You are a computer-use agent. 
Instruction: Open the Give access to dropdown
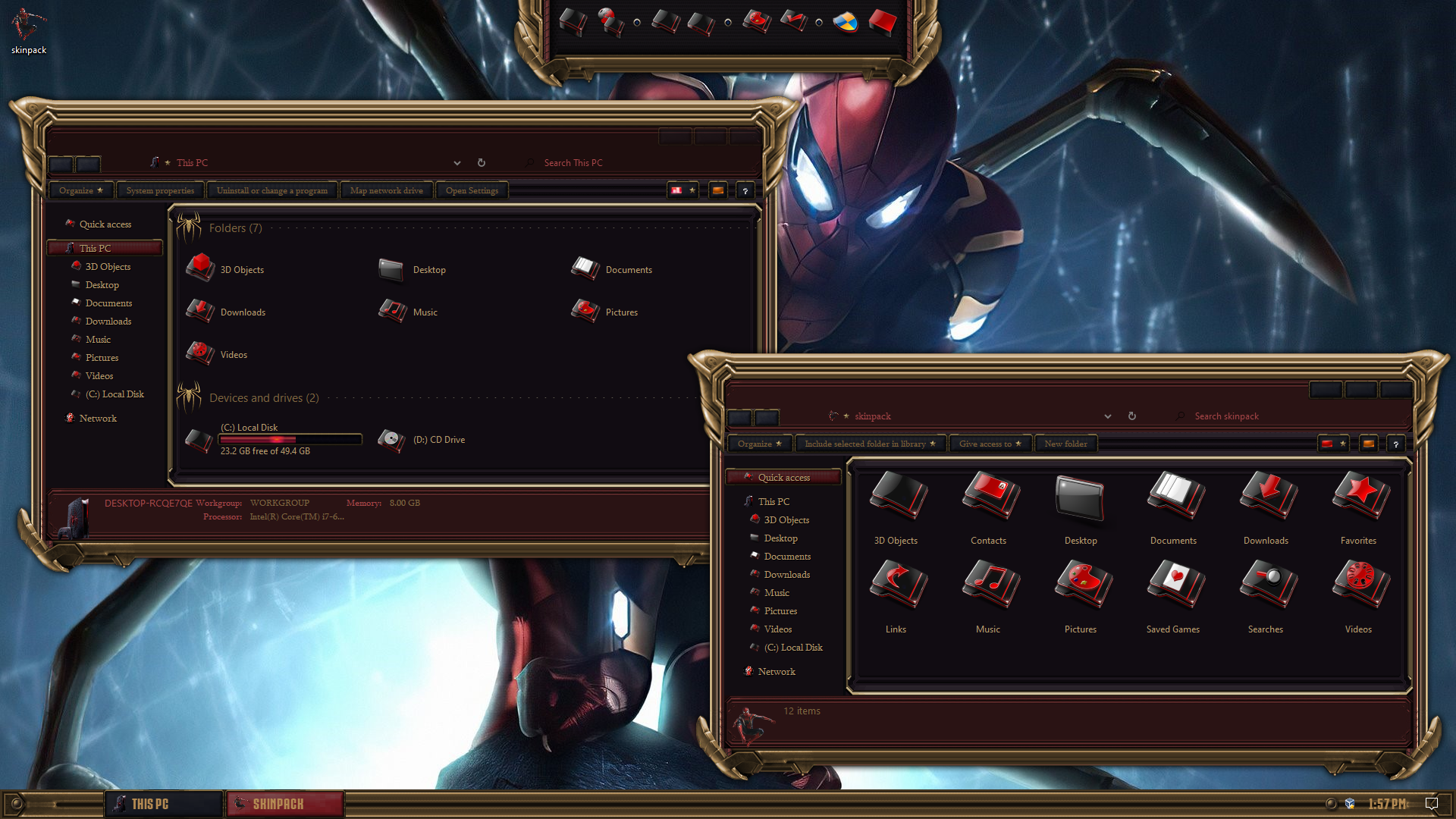(x=990, y=444)
